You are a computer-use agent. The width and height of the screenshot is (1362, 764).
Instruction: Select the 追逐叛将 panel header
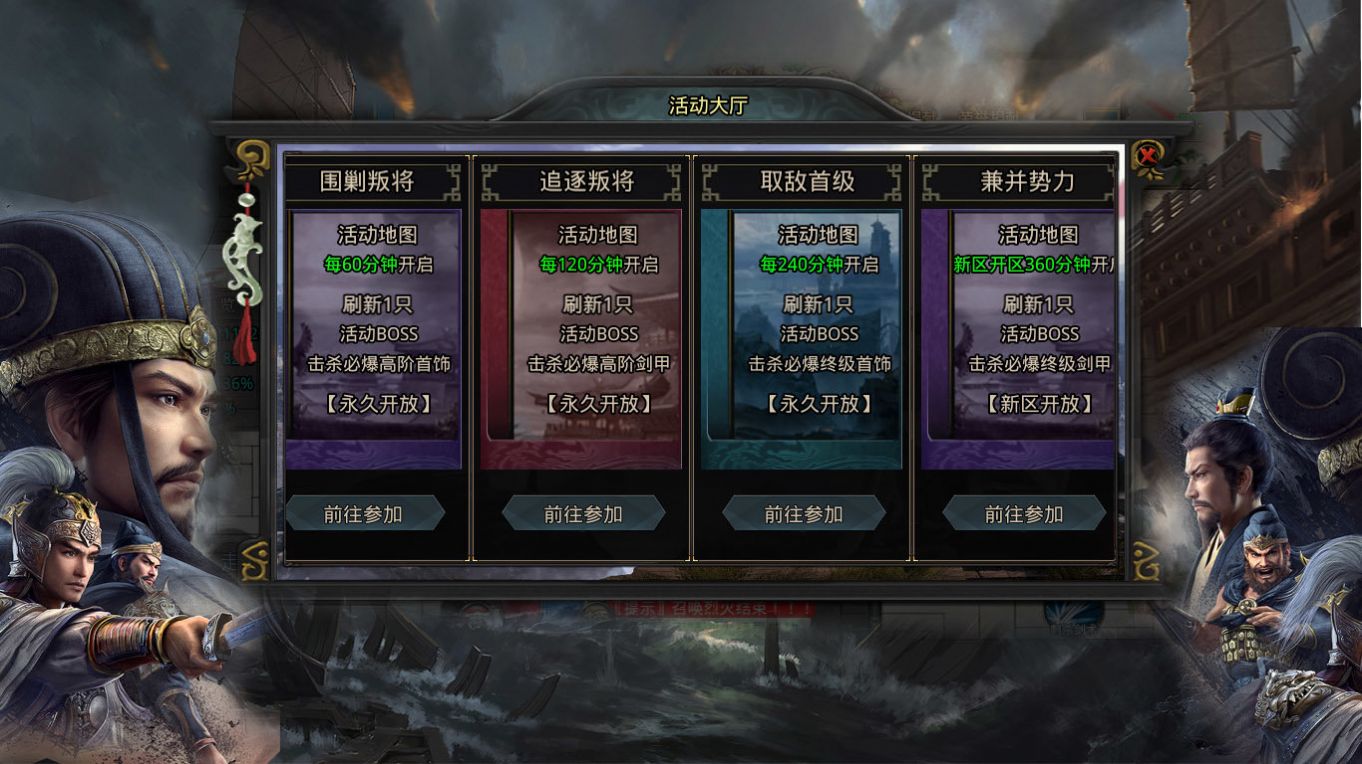pos(590,180)
